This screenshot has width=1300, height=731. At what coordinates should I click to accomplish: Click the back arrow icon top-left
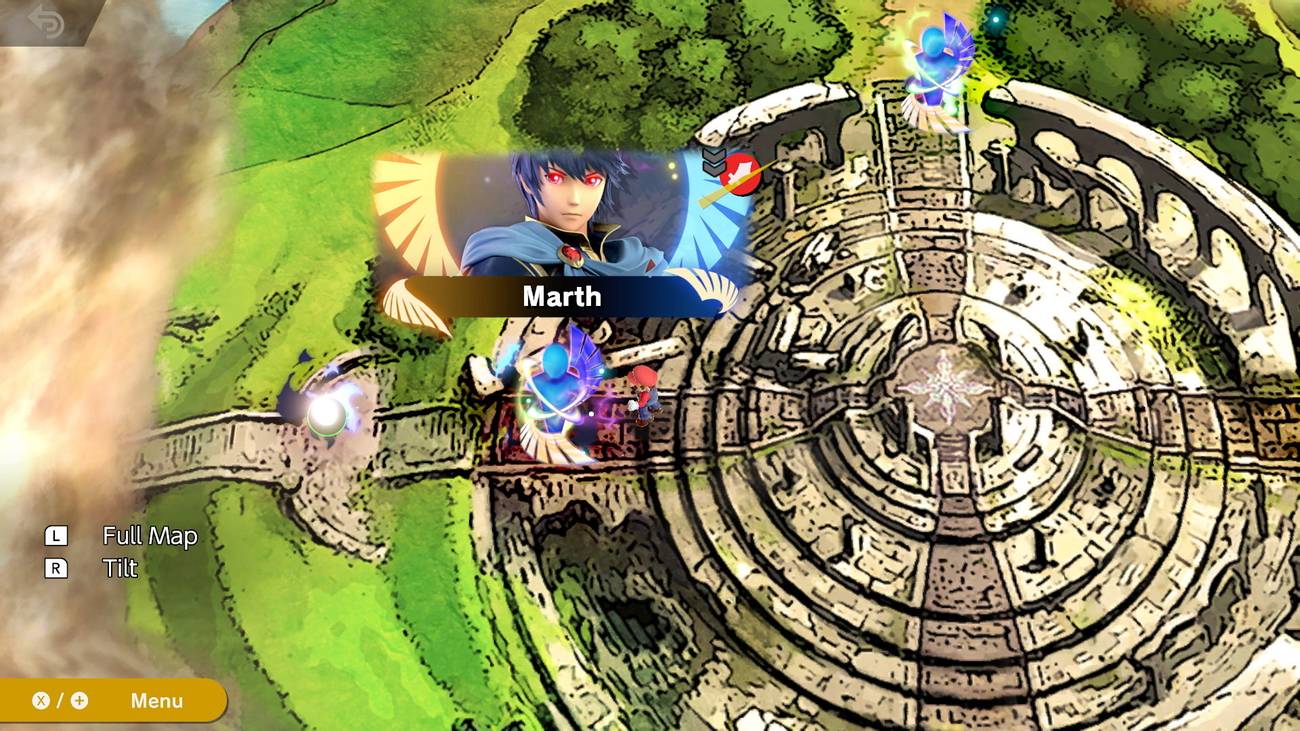(42, 22)
